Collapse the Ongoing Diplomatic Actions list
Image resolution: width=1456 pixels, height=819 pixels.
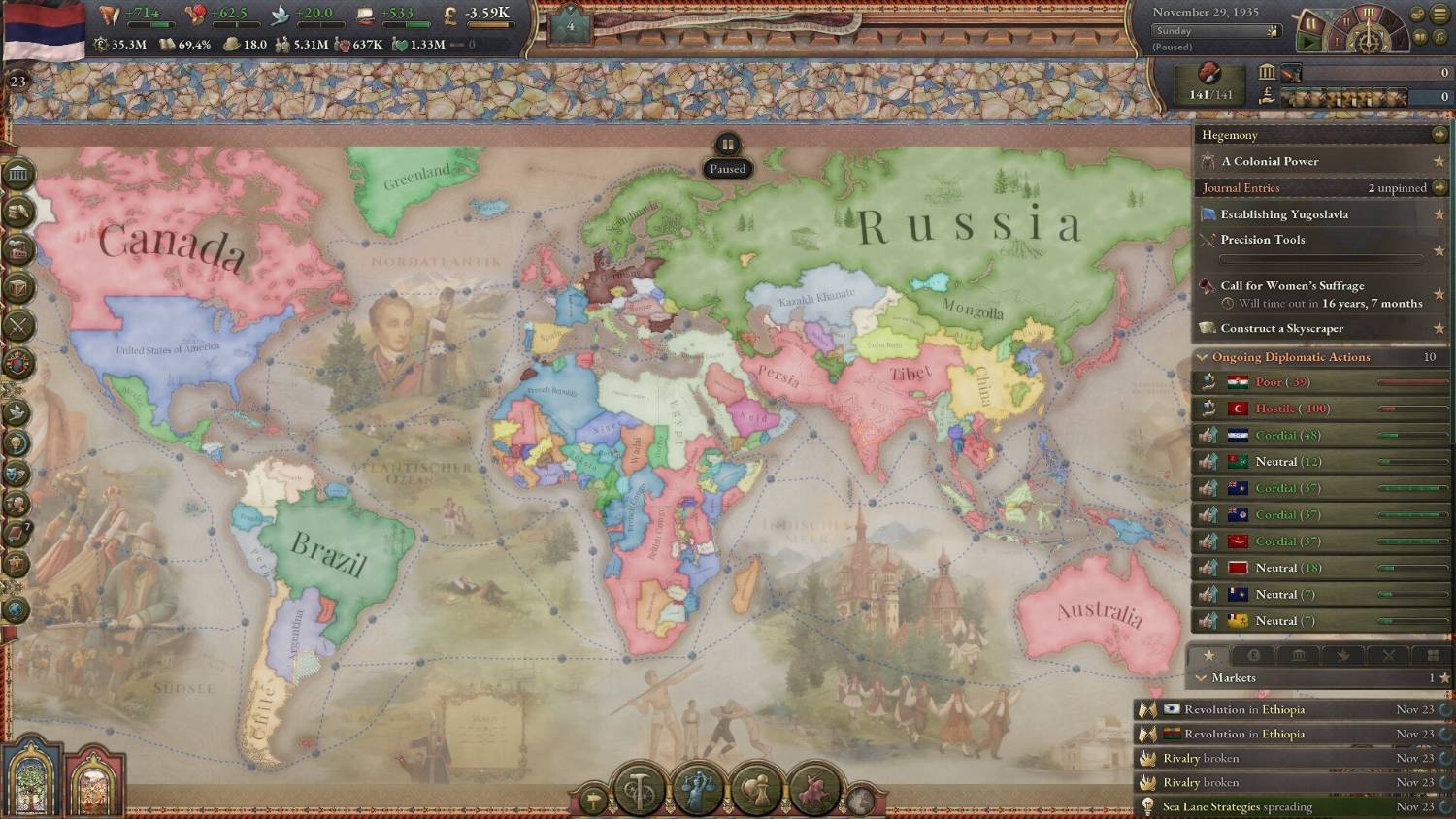click(x=1203, y=357)
